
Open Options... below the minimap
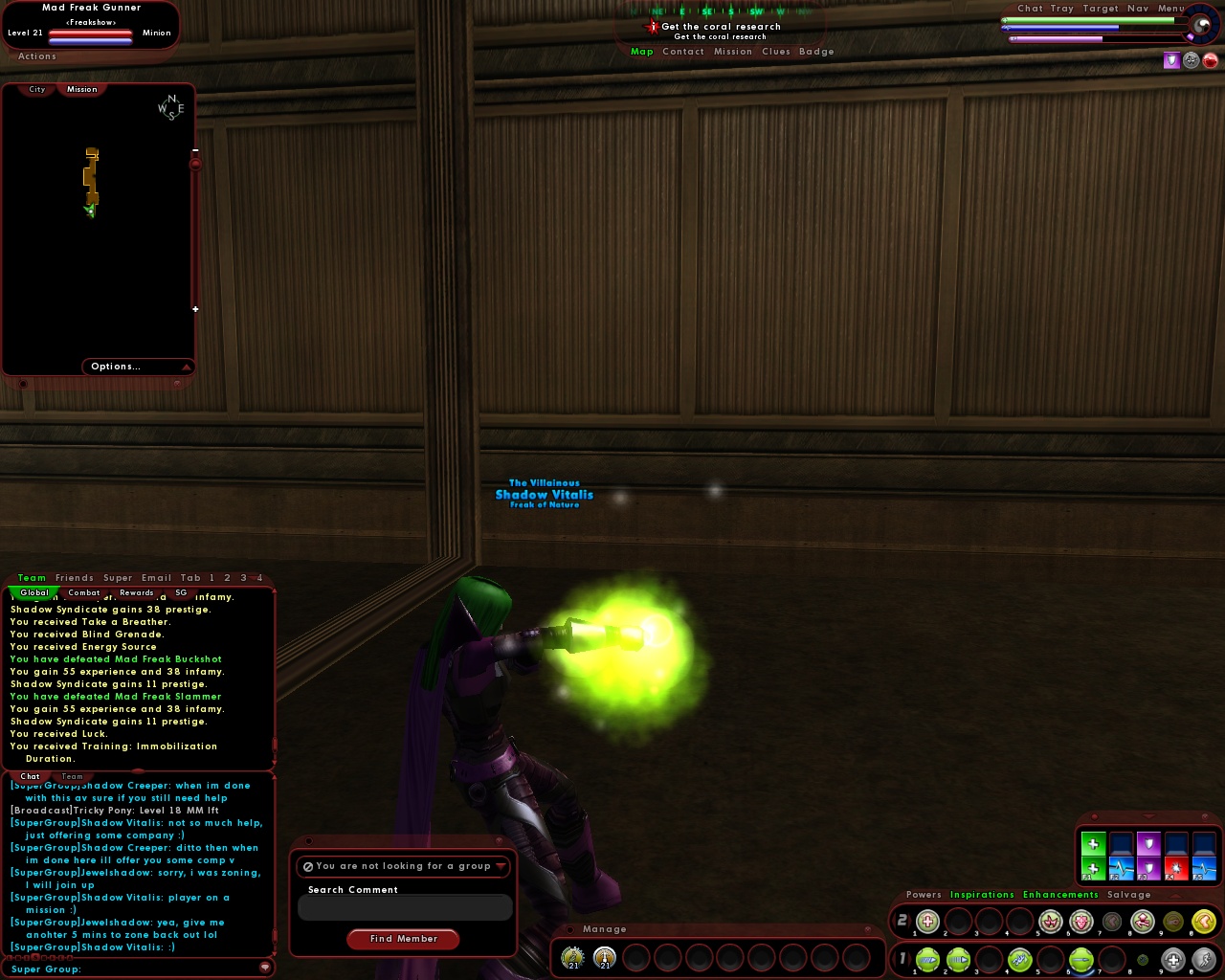tap(115, 367)
